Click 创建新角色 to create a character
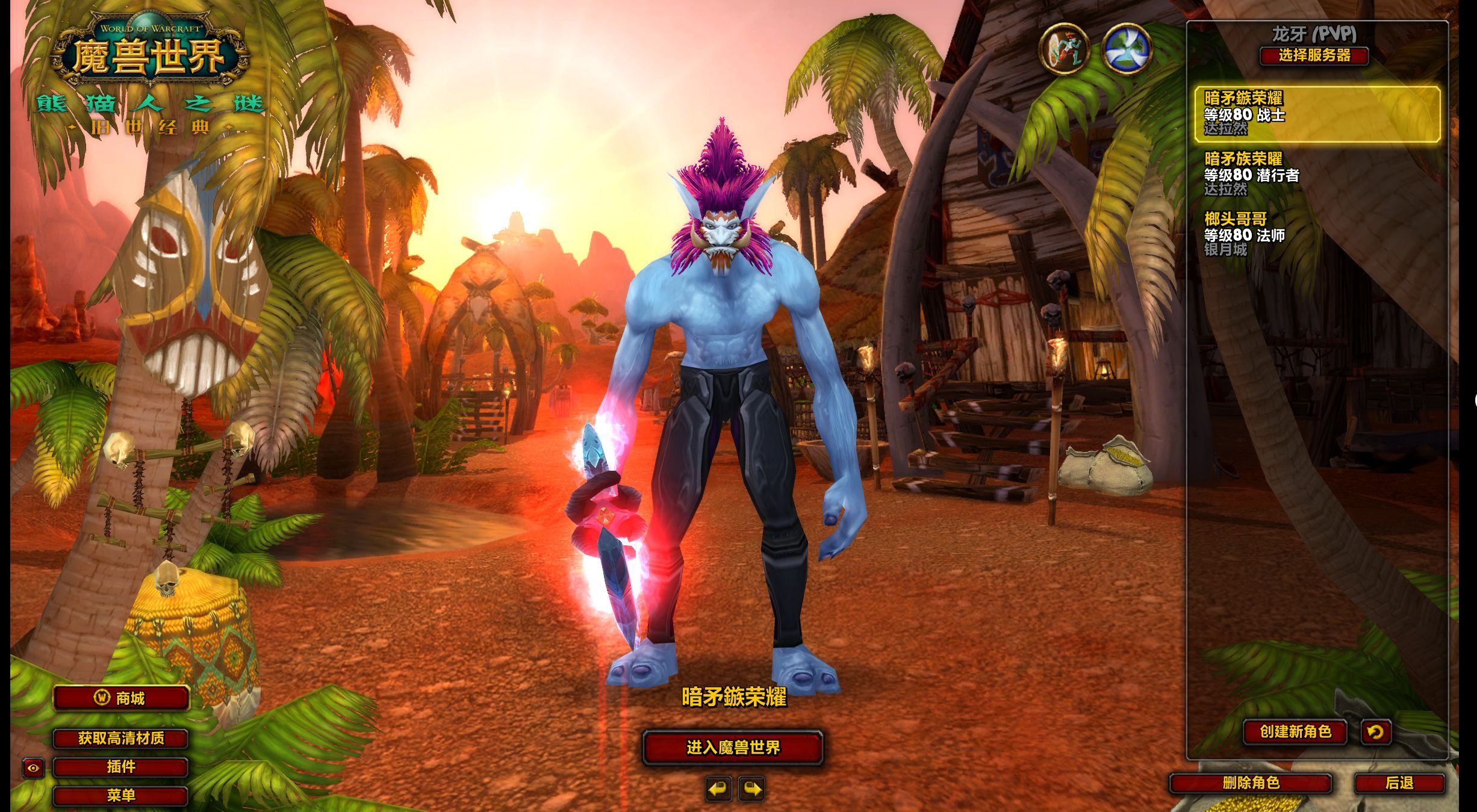1477x812 pixels. [x=1295, y=732]
